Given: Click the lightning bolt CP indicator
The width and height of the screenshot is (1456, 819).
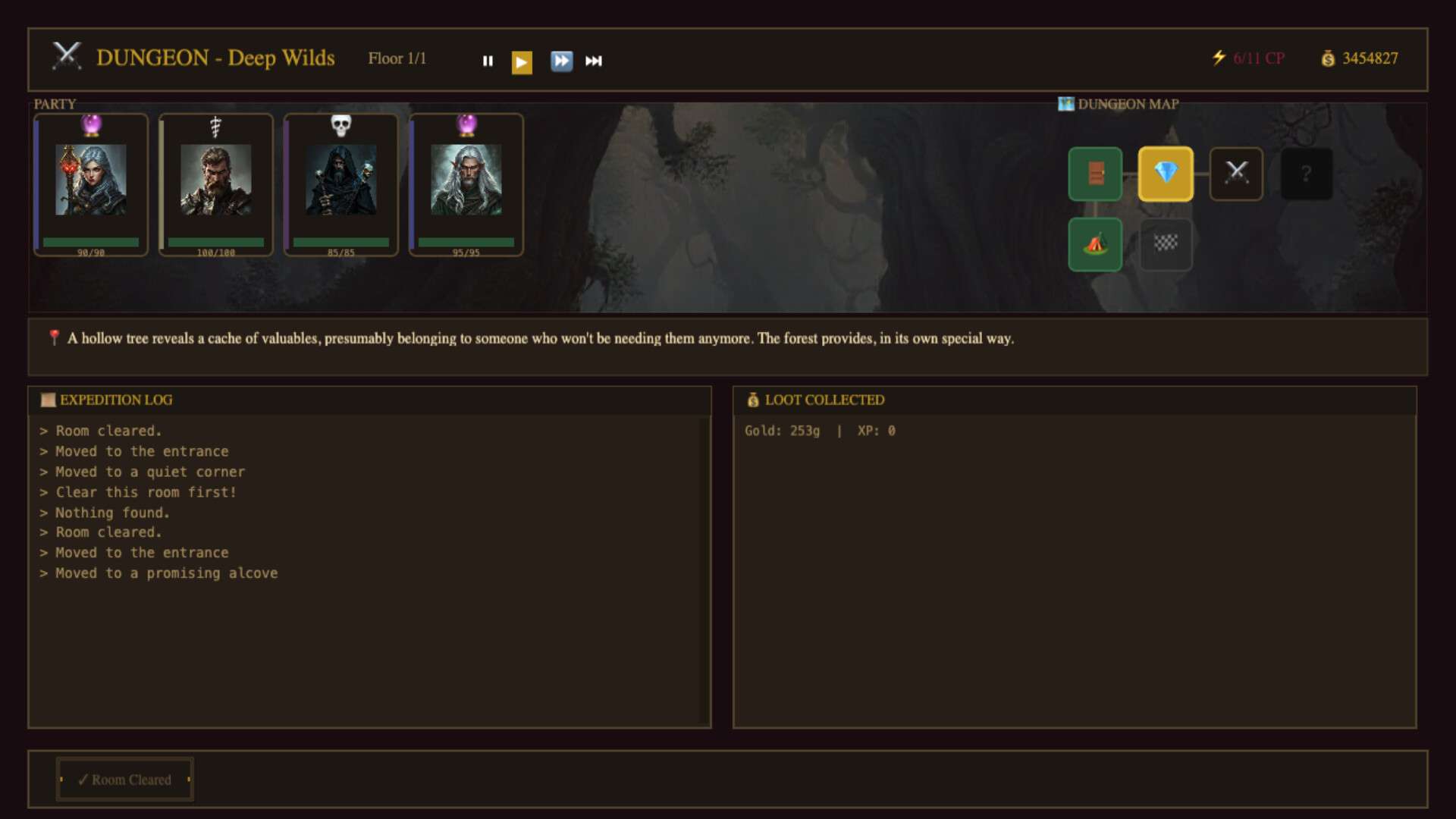Looking at the screenshot, I should click(1219, 56).
